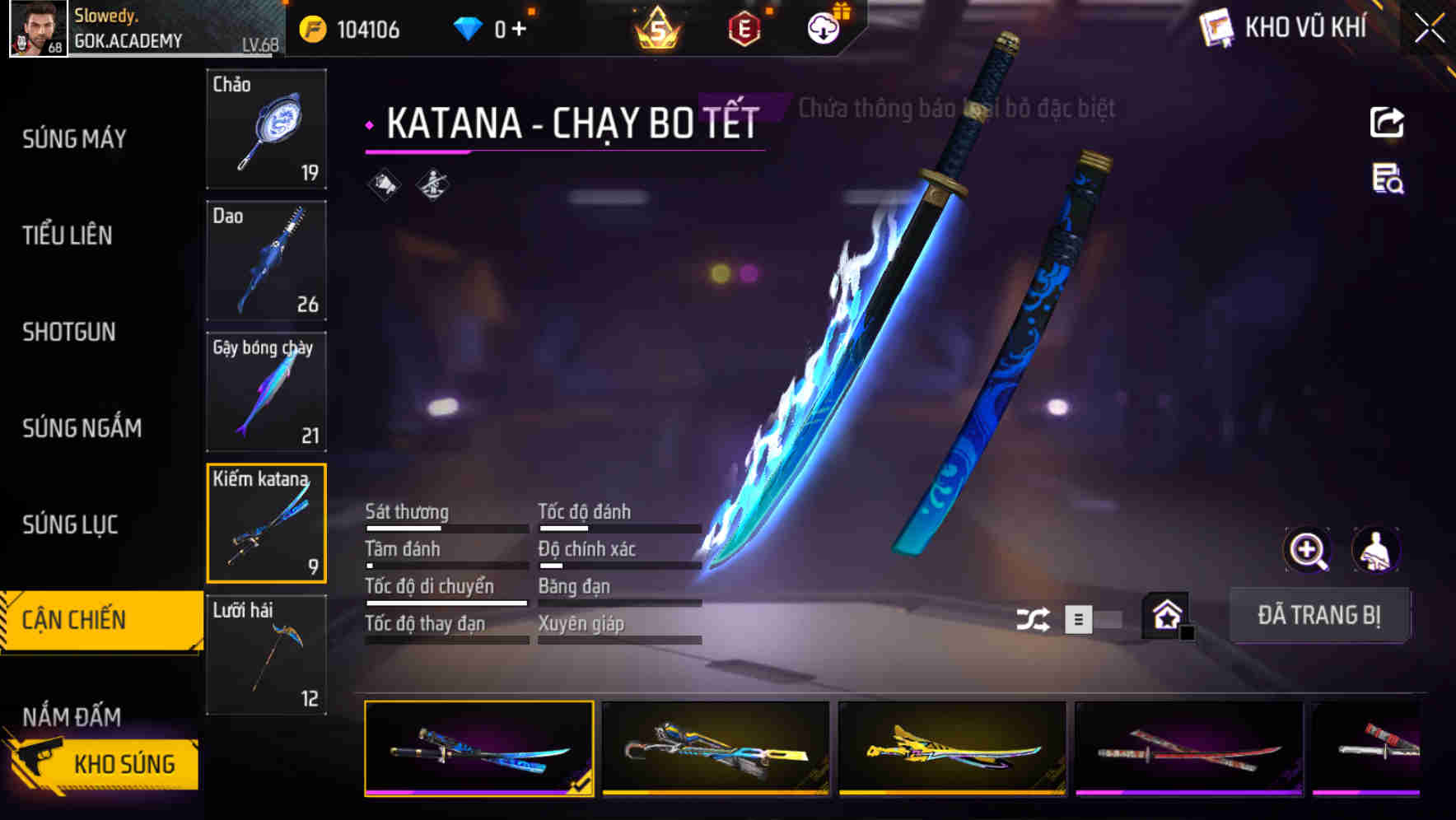Open the share weapon icon
1456x820 pixels.
pos(1387,122)
